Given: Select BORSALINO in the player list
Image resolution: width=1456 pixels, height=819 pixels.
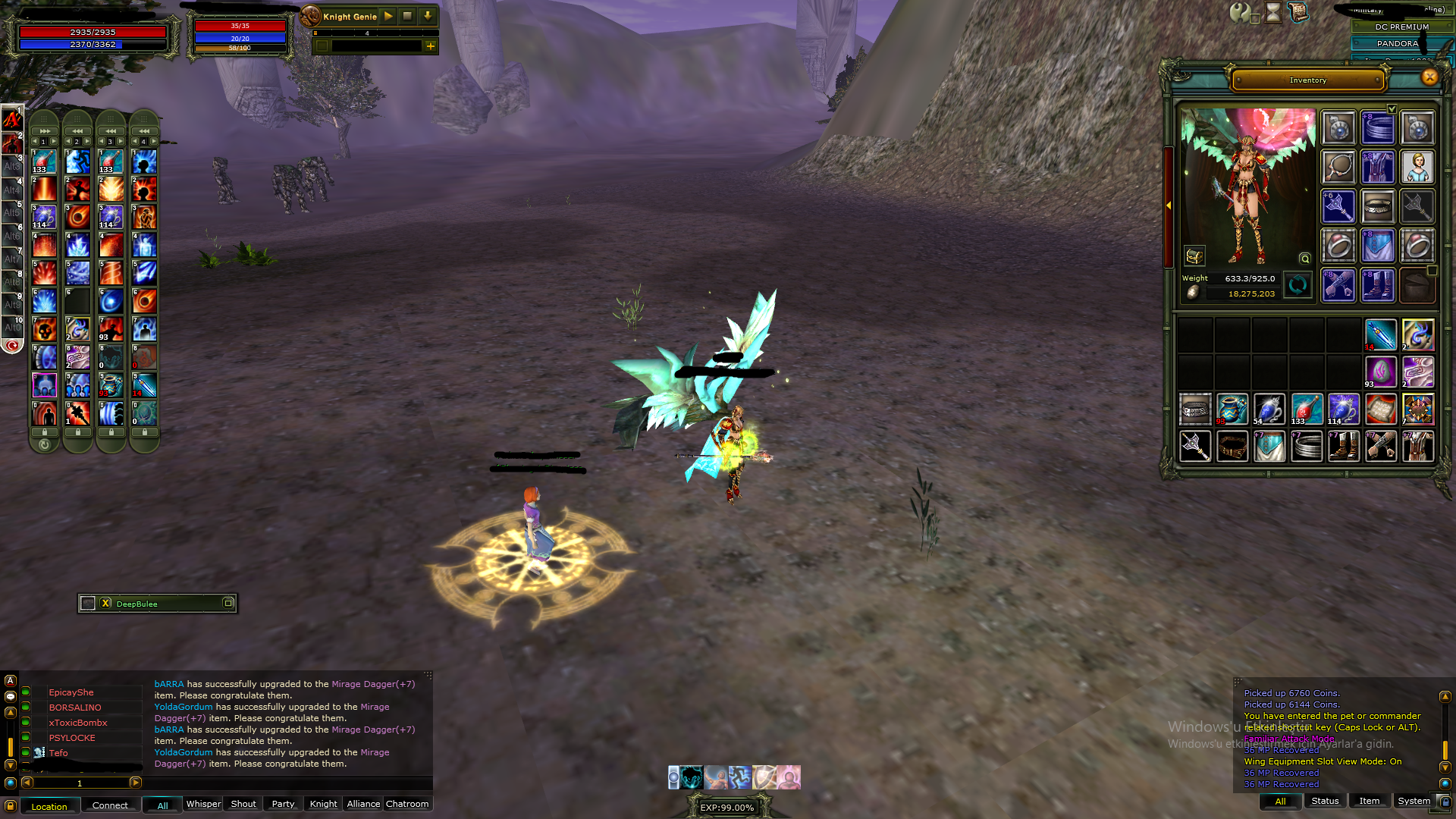Looking at the screenshot, I should (x=75, y=708).
